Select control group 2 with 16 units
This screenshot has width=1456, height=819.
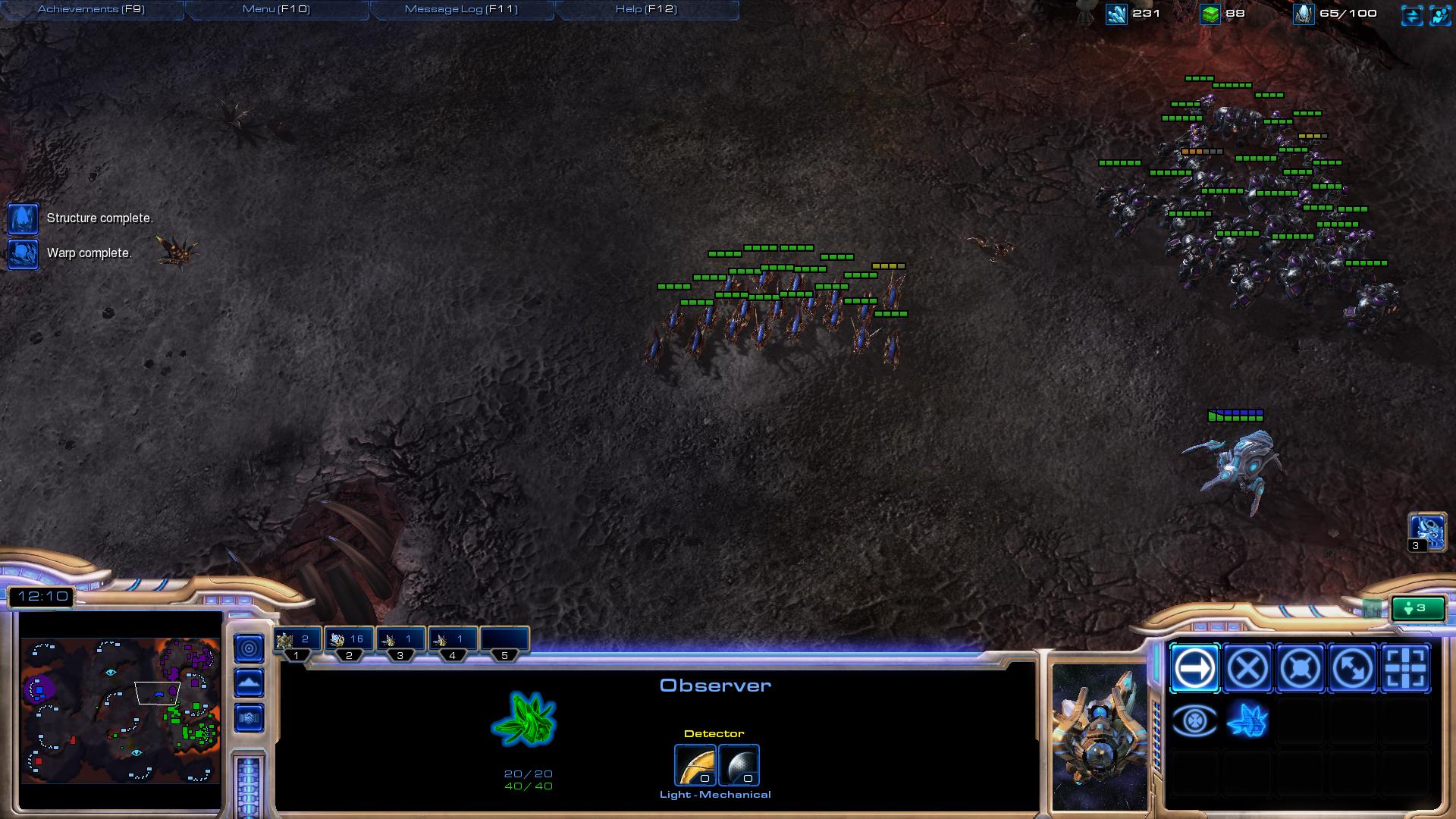349,639
